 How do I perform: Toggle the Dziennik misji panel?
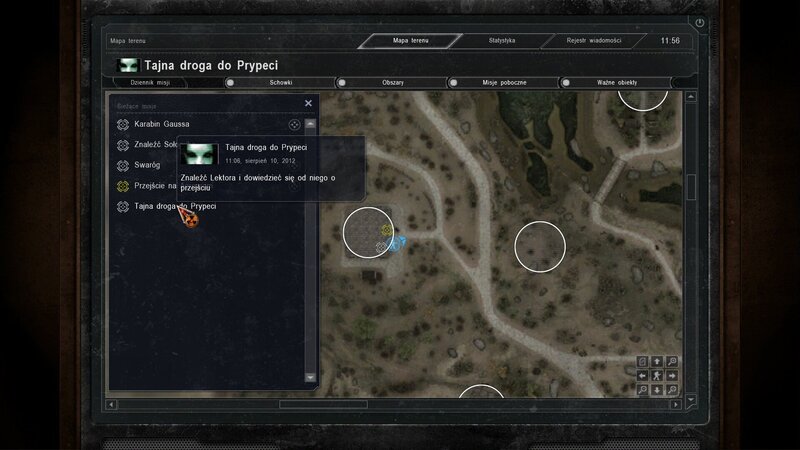[x=165, y=83]
